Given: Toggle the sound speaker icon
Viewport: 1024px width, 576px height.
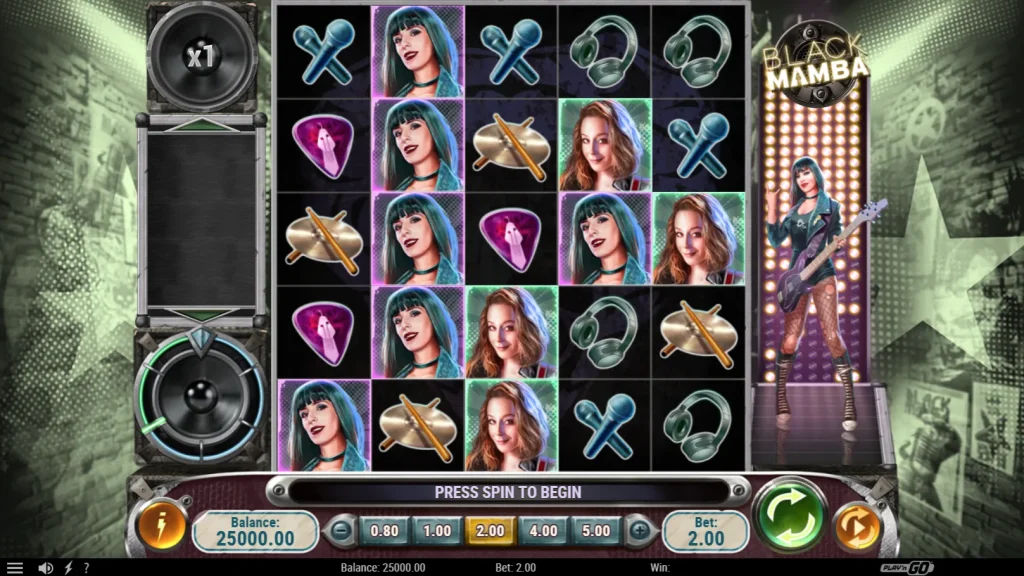Looking at the screenshot, I should [45, 568].
